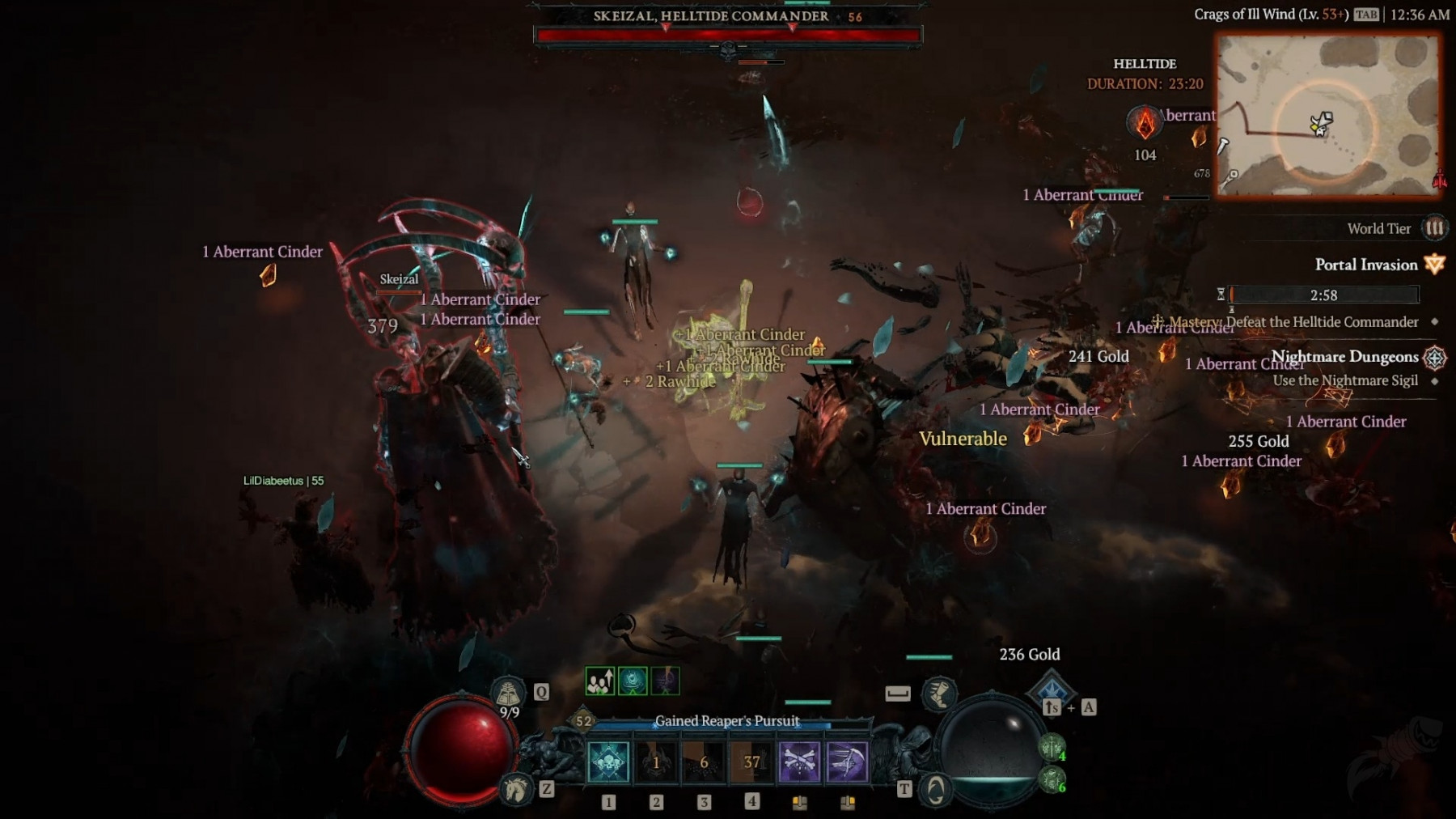Select the Portal Invasion objective tracker
Screen dimensions: 1456x819
click(x=1365, y=265)
